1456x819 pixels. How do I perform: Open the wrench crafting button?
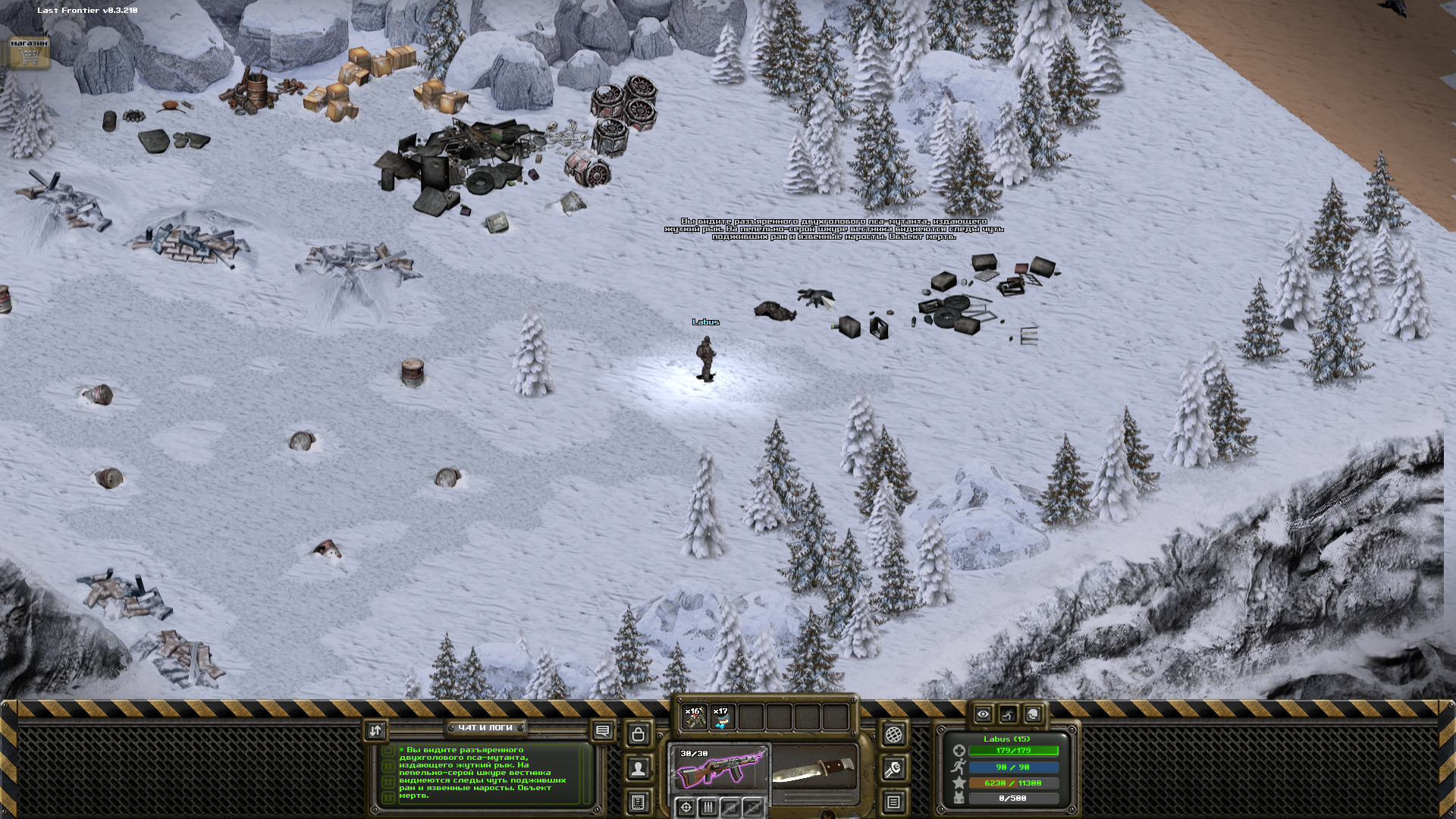coord(893,769)
